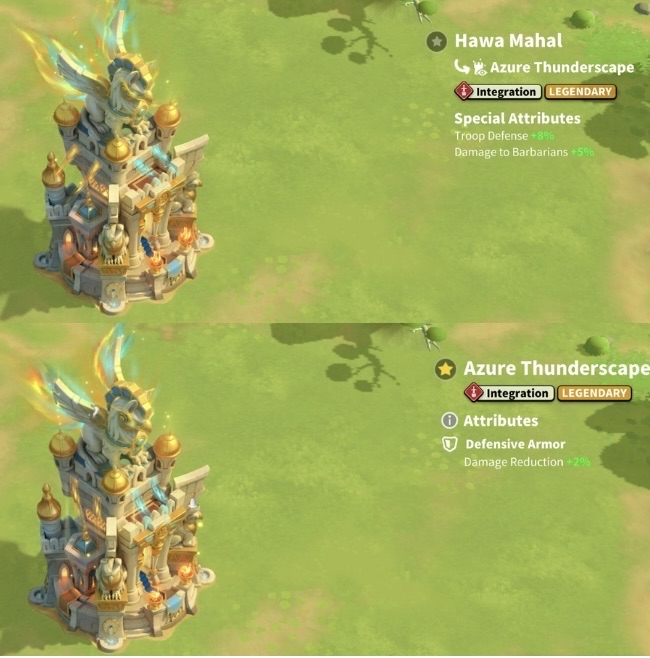
Task: Click the LEGENDARY badge under Hawa Mahal
Action: click(580, 92)
